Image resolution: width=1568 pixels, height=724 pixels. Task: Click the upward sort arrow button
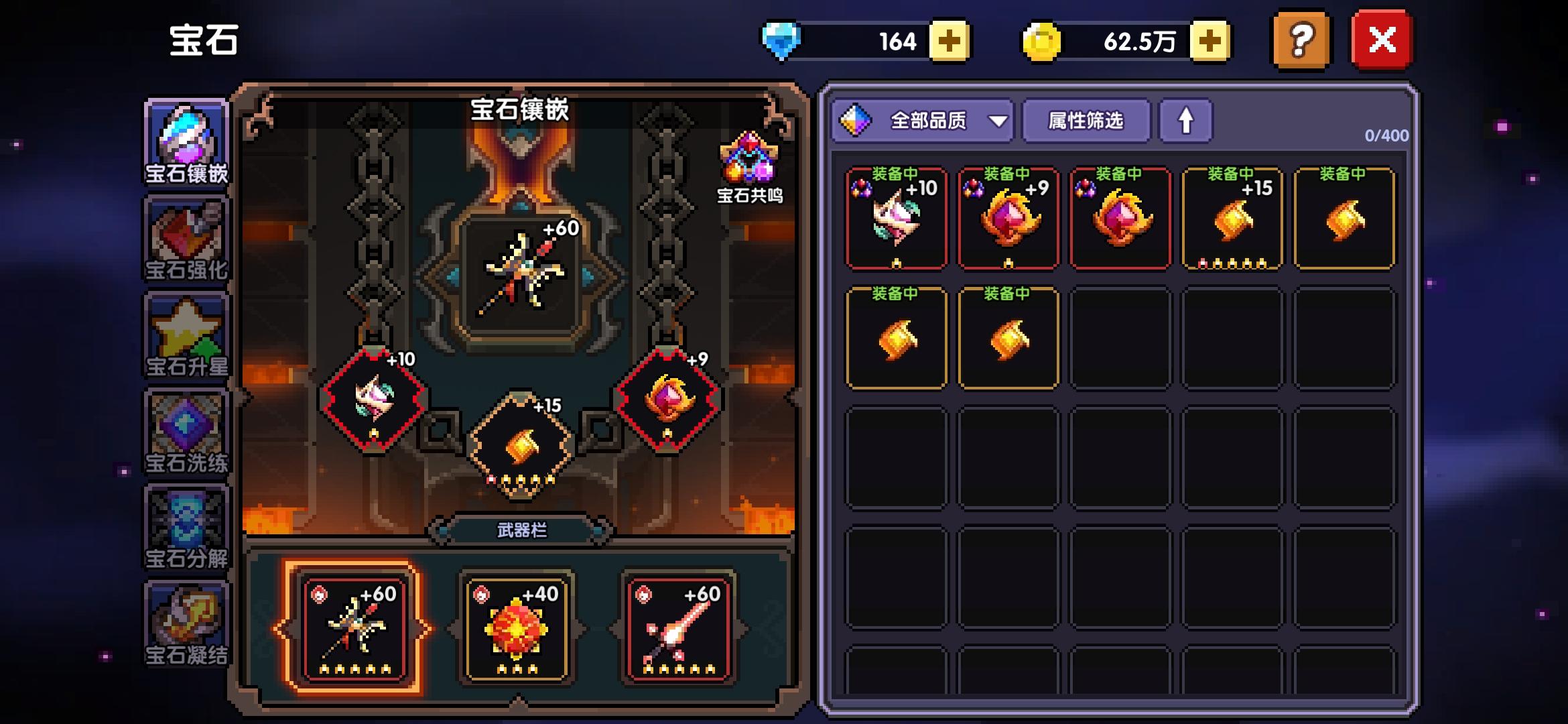(1186, 121)
